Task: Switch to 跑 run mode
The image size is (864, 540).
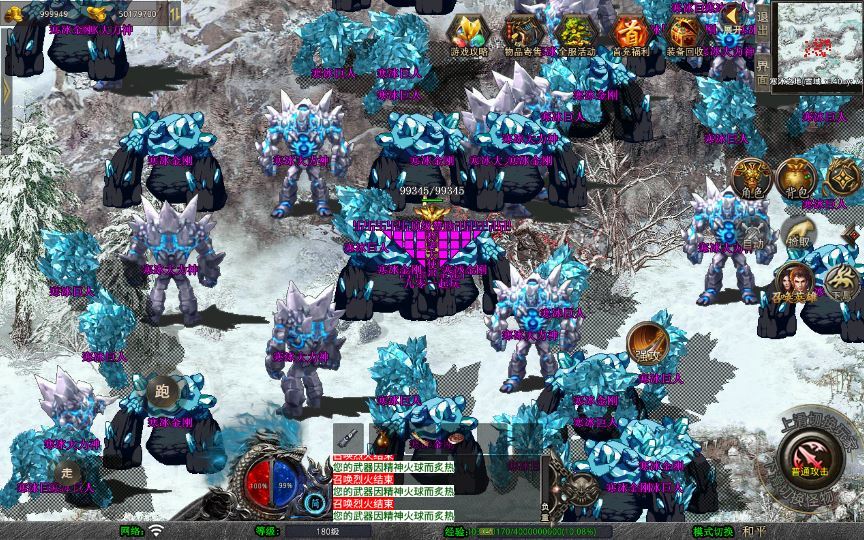Action: (x=161, y=392)
